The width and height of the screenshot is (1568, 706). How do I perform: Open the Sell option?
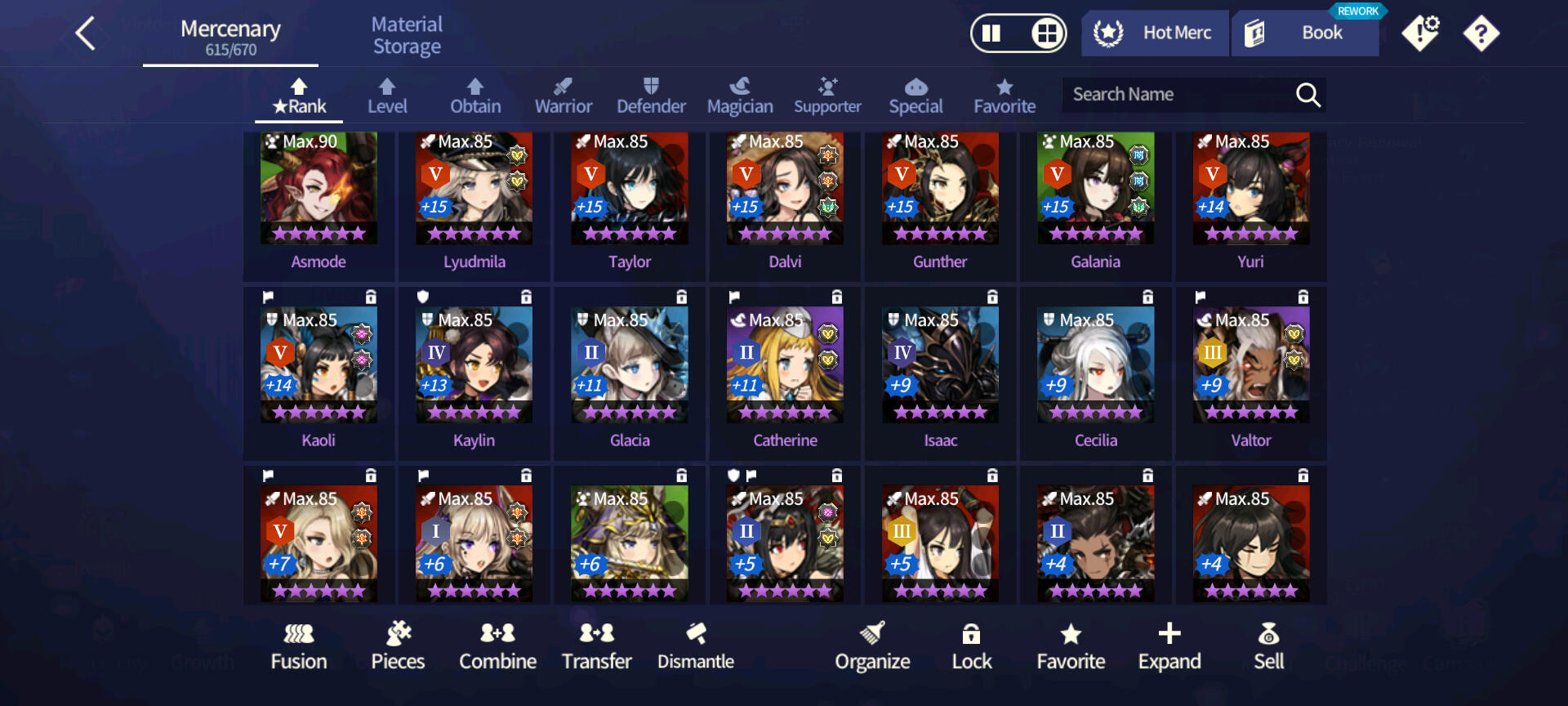tap(1269, 646)
